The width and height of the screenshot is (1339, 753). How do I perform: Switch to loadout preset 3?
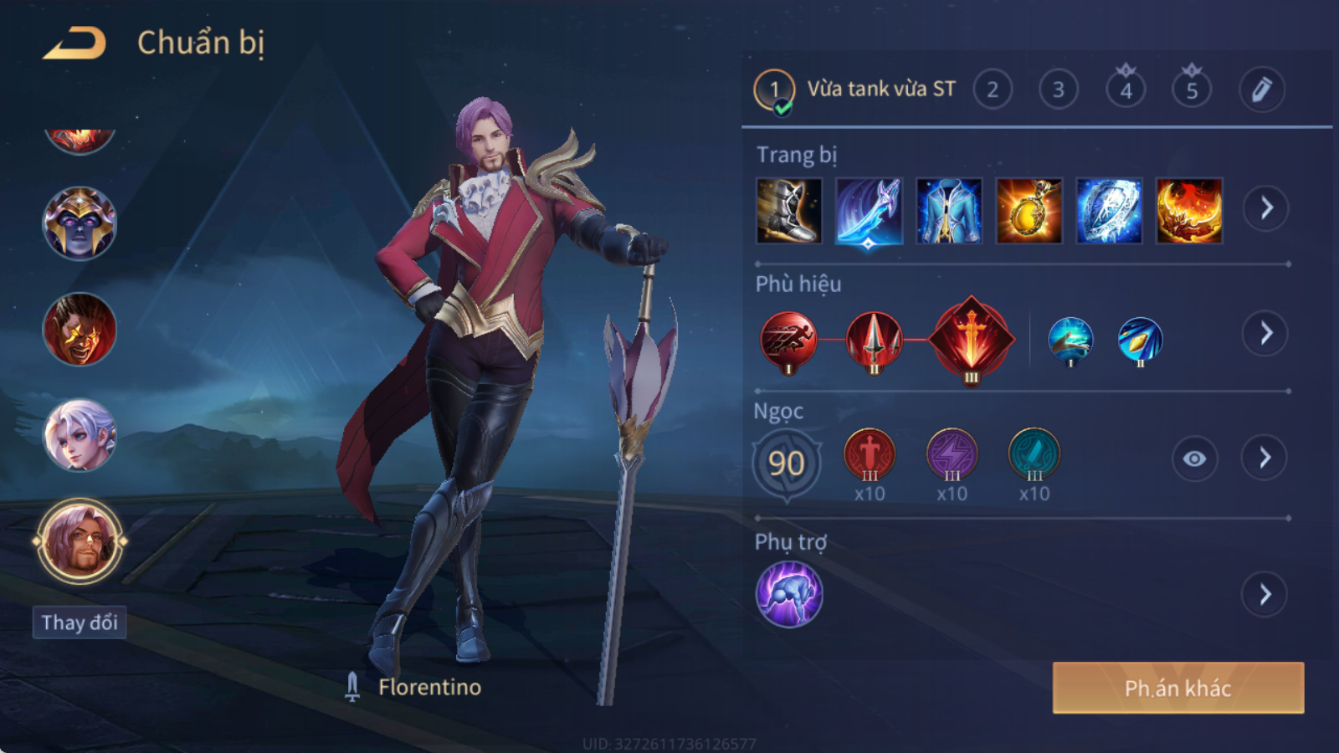coord(1058,90)
